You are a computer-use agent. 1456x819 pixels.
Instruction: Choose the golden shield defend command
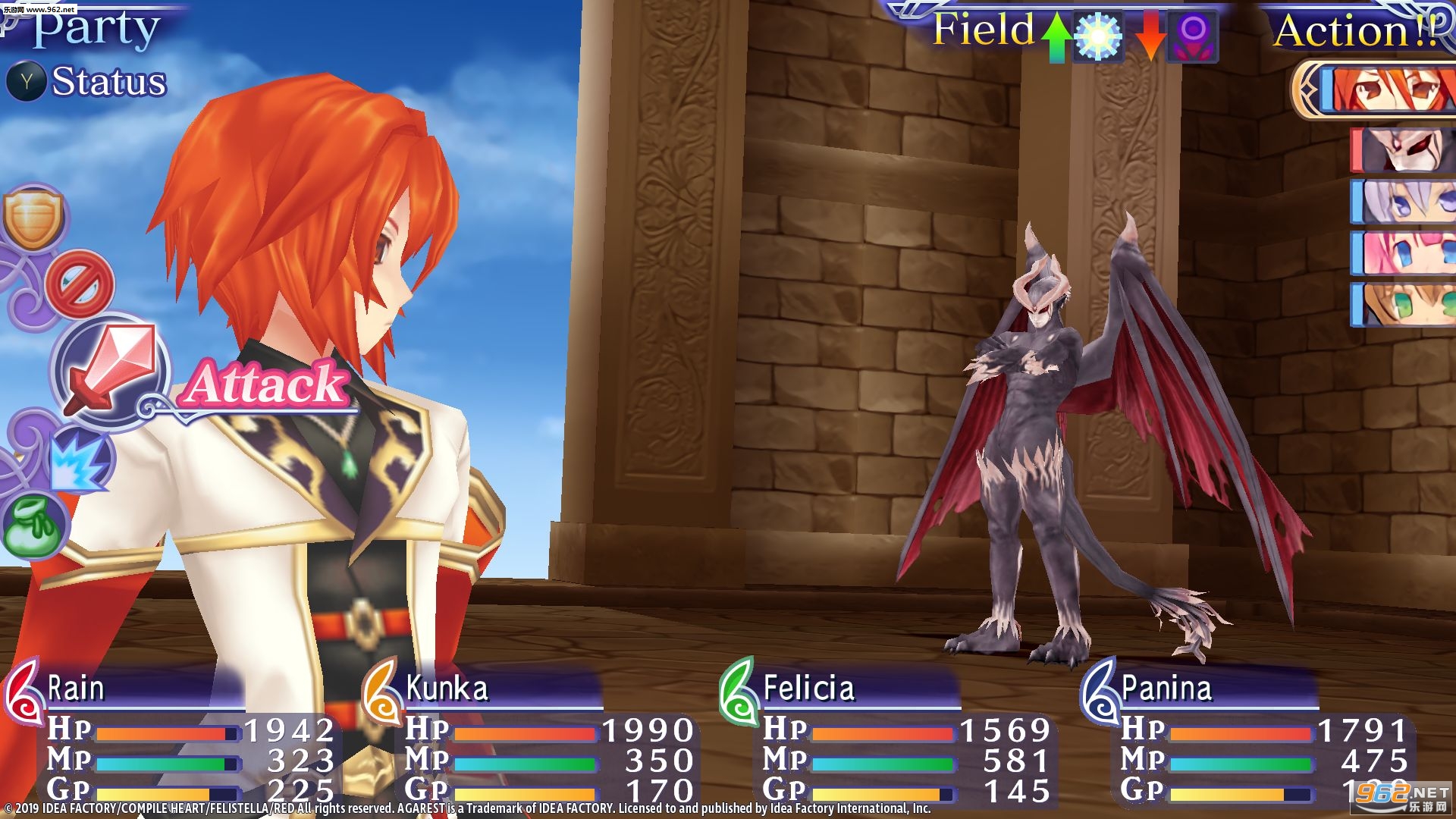33,218
